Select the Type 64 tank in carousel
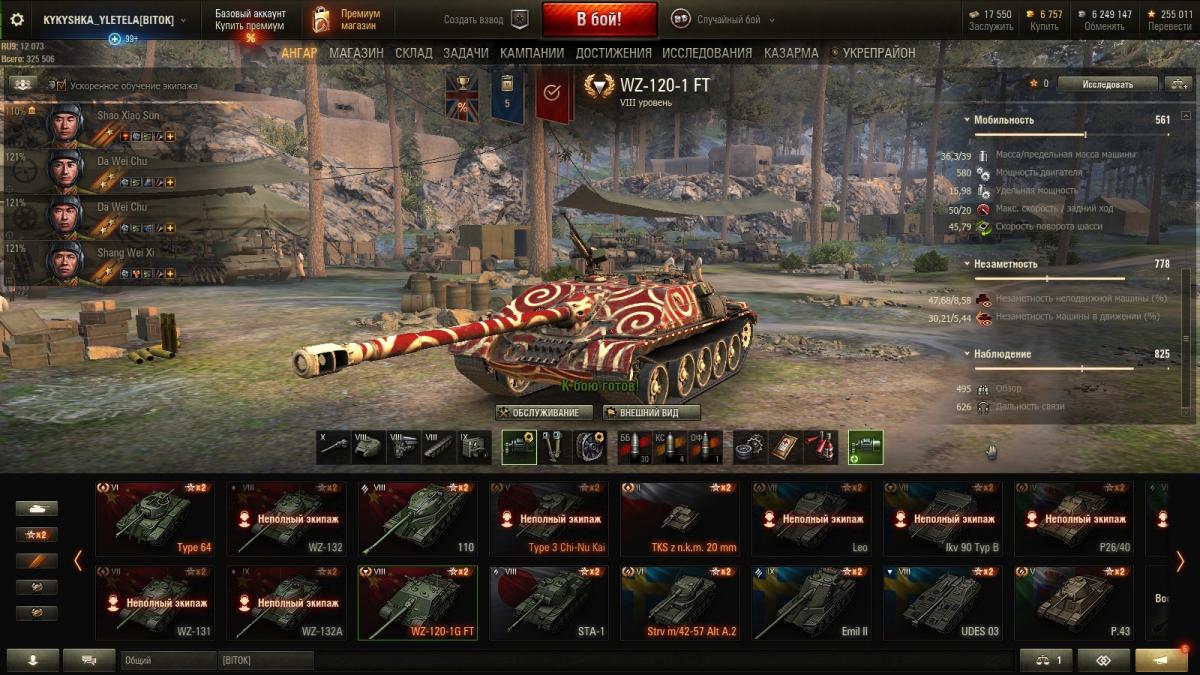 click(155, 518)
